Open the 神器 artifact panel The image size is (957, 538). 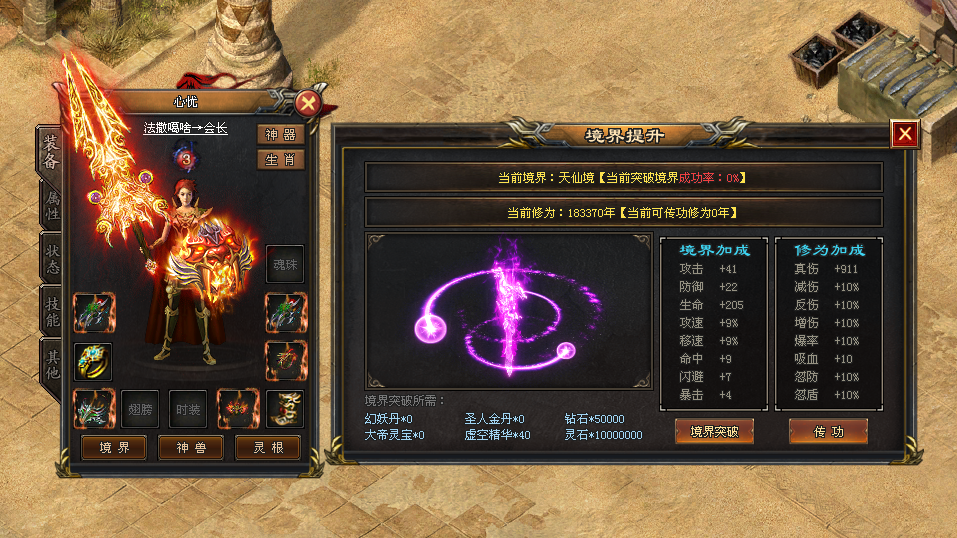280,135
